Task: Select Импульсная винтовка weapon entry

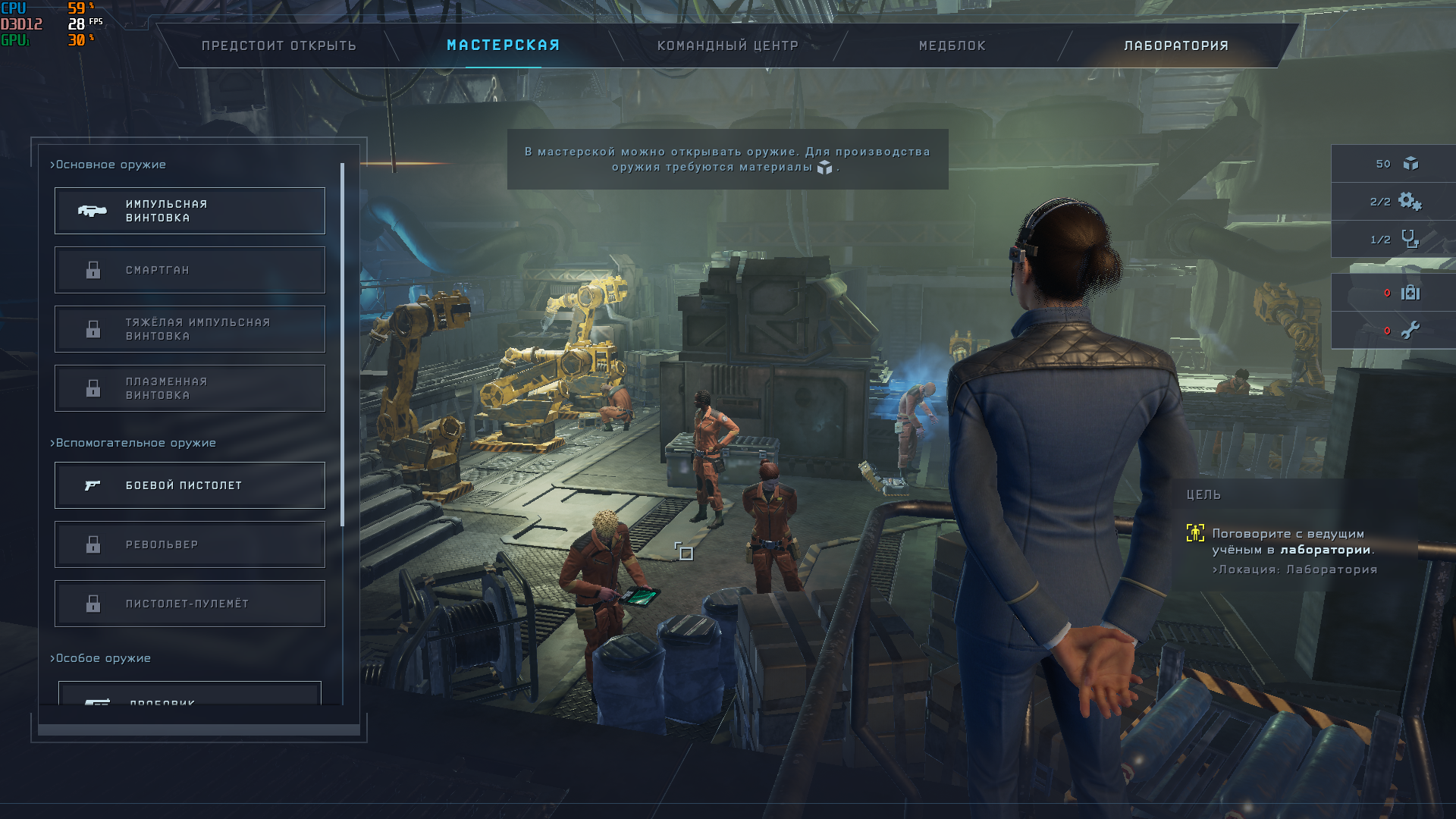Action: click(x=190, y=211)
